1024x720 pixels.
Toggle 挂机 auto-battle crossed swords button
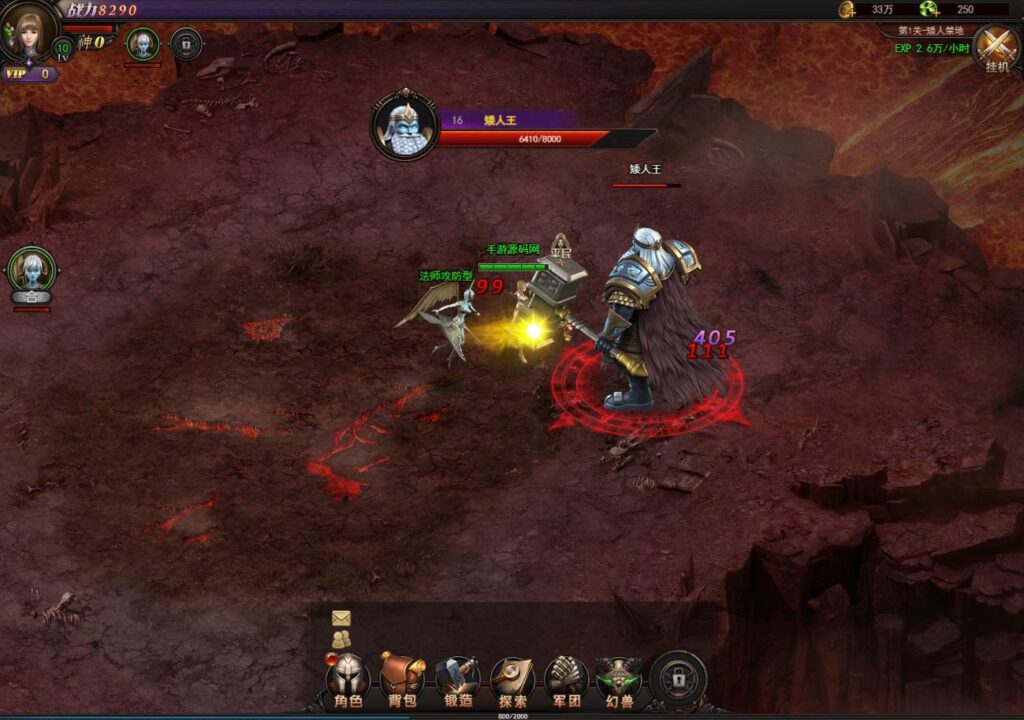996,46
